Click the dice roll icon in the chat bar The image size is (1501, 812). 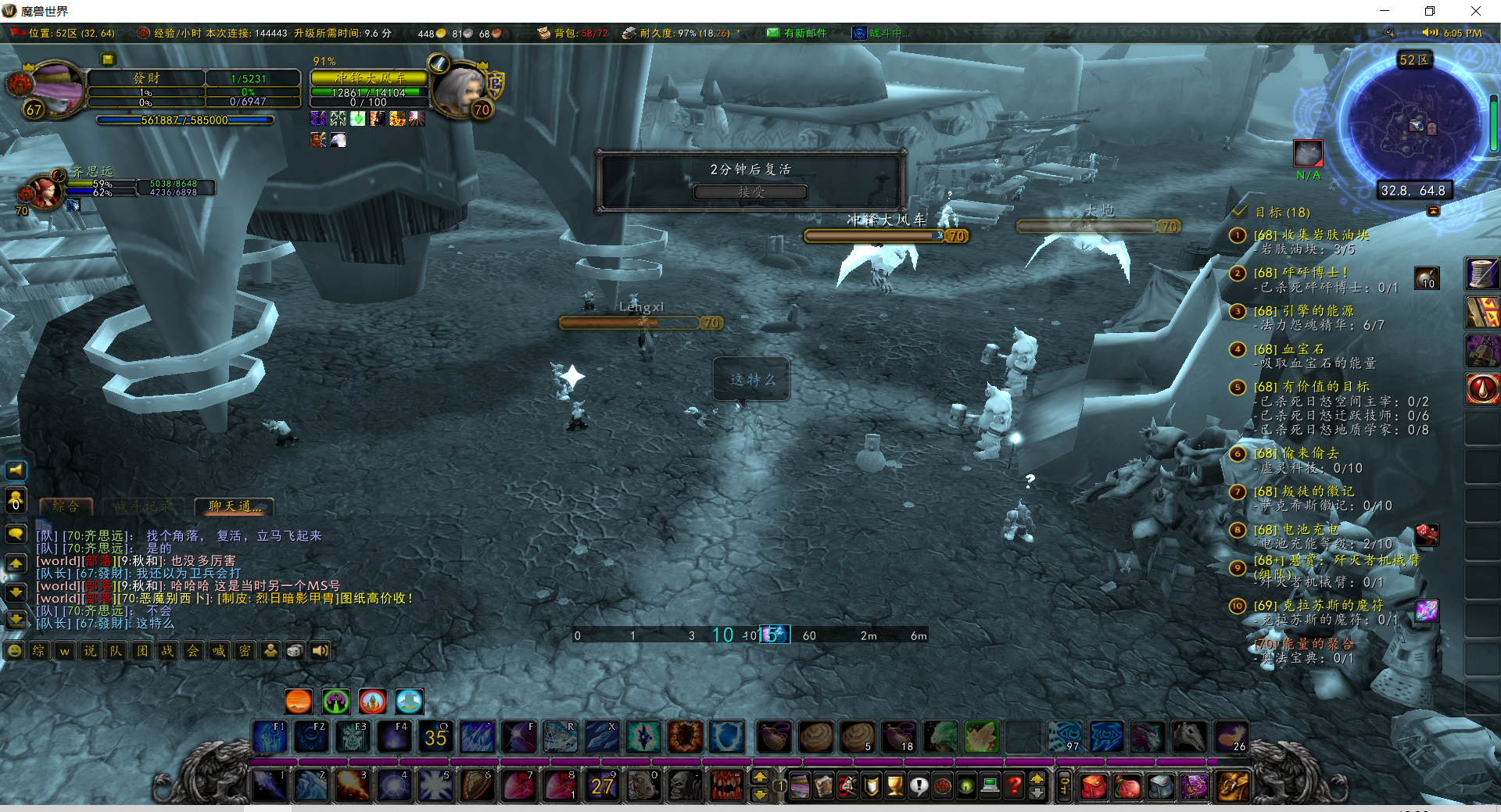294,650
